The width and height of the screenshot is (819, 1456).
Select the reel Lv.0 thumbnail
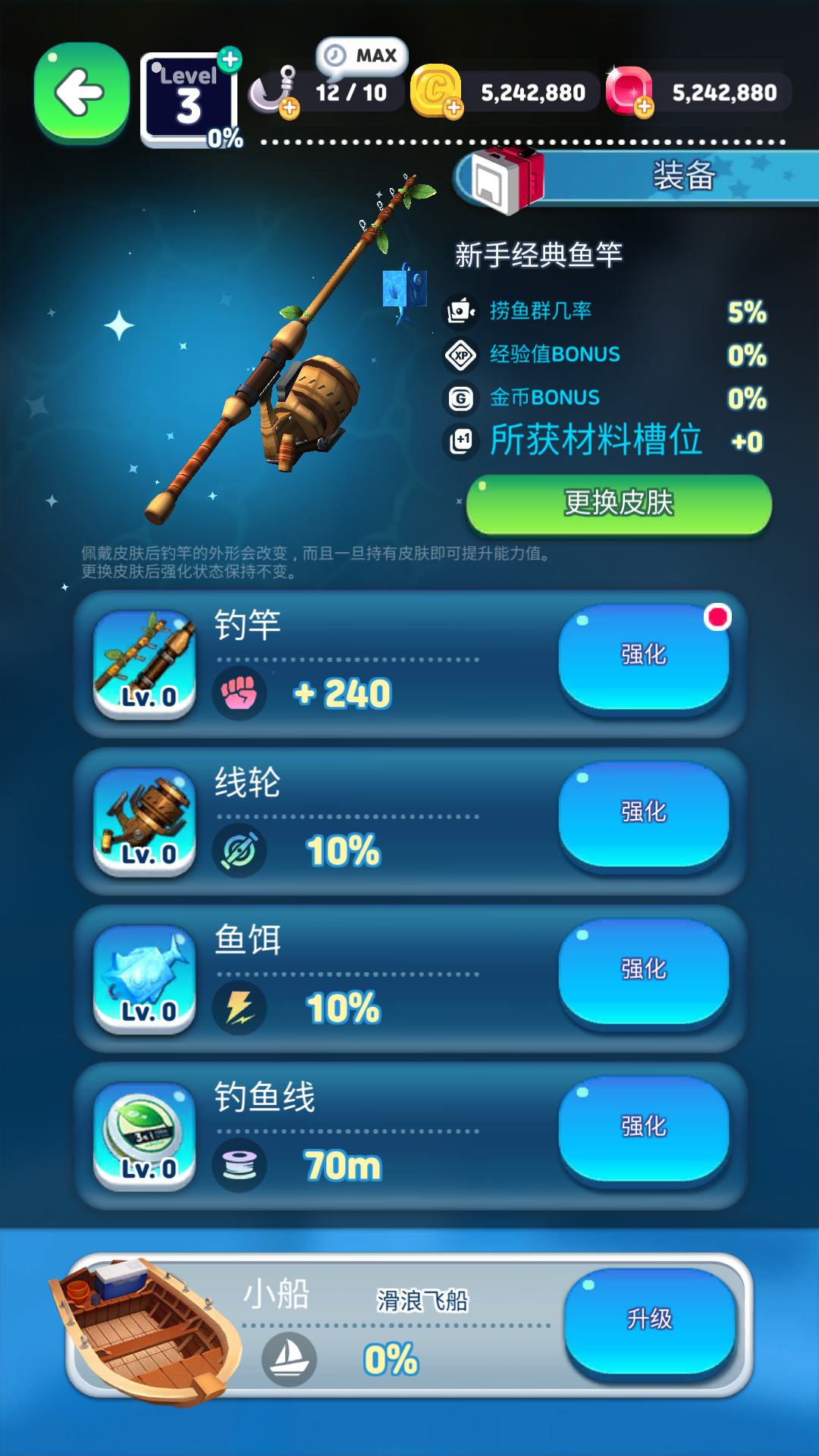[144, 821]
